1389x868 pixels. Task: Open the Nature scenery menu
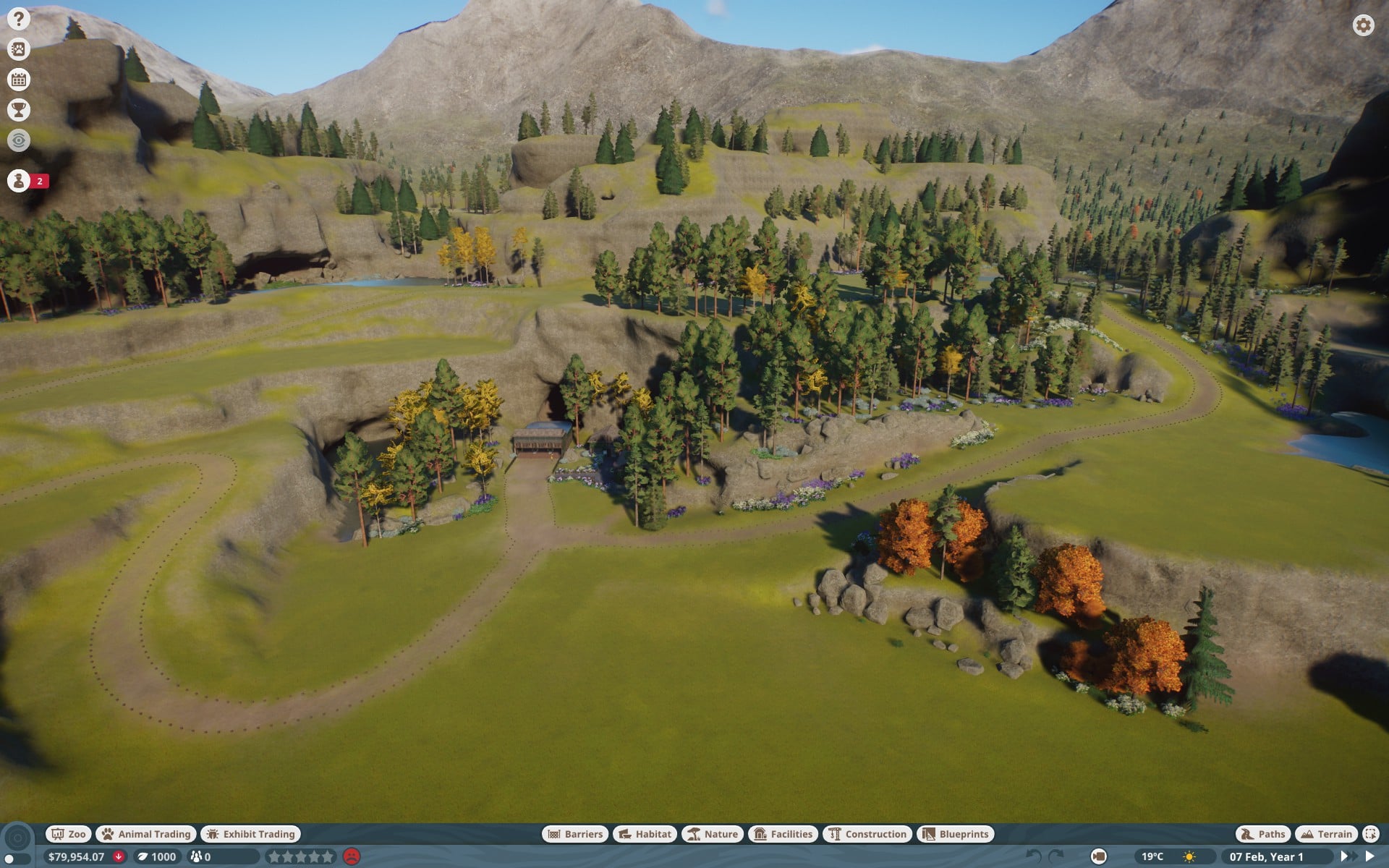point(713,834)
